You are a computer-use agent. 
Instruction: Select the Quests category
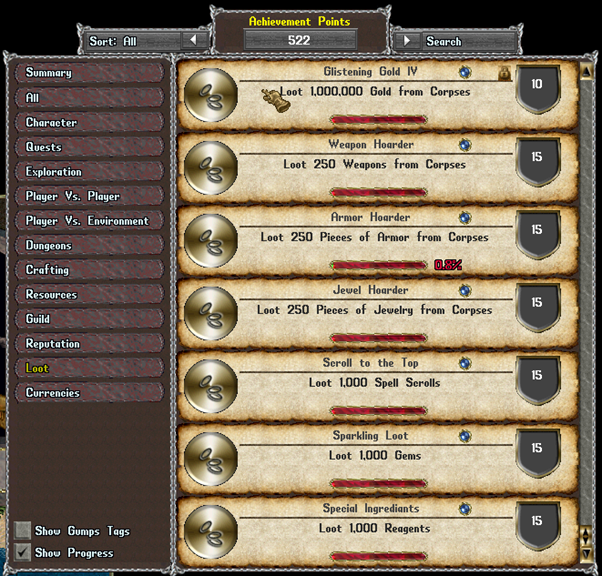[x=88, y=147]
